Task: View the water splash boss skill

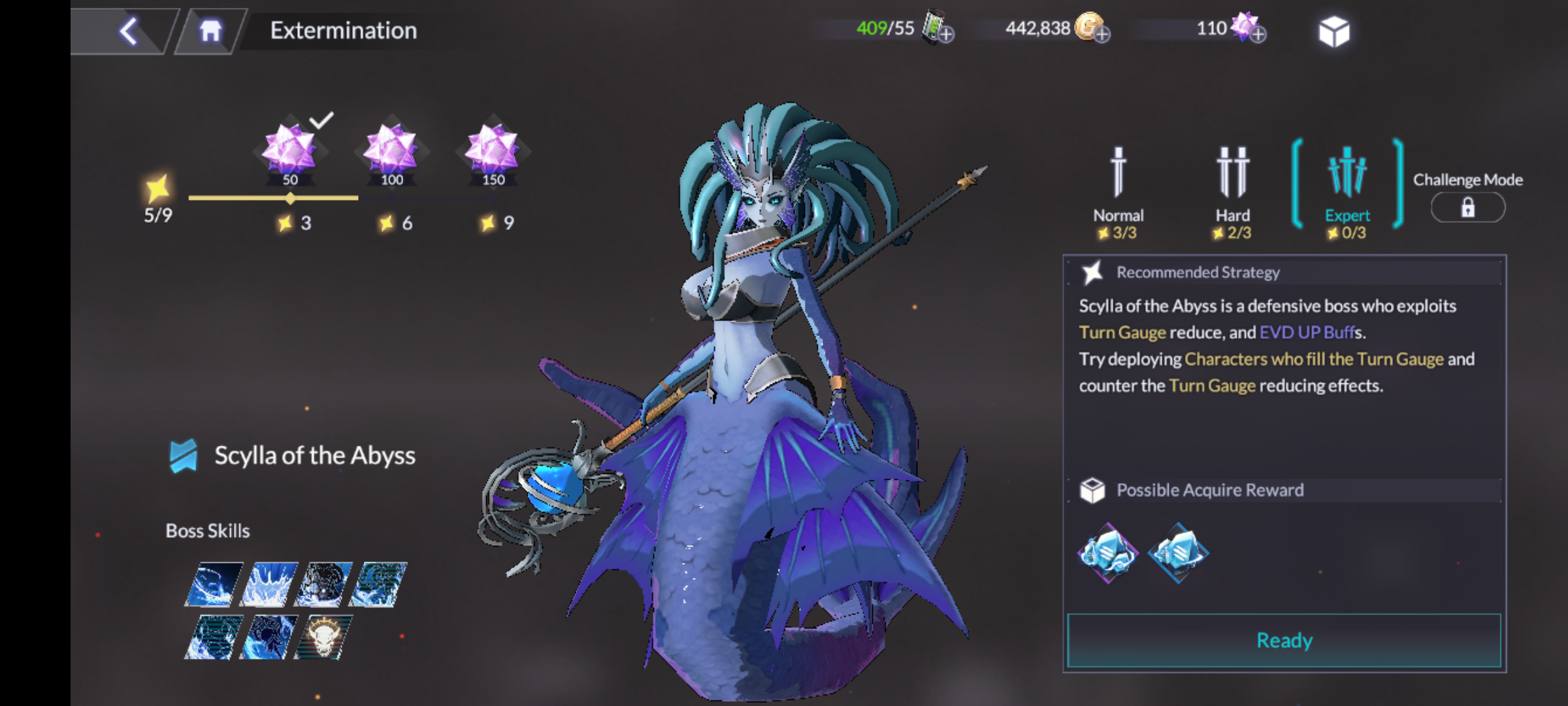Action: click(269, 584)
